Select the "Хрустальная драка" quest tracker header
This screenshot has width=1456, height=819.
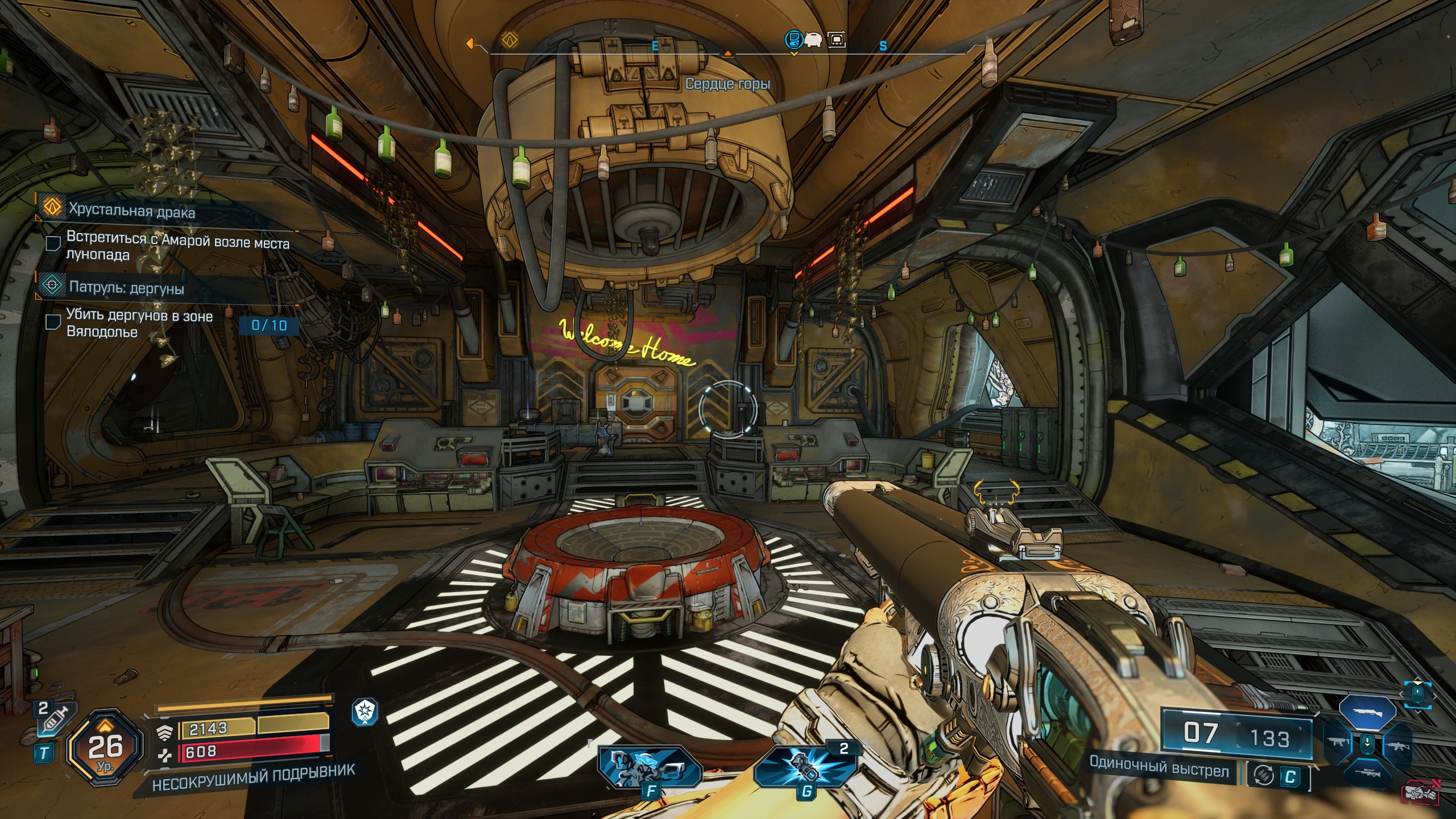131,211
